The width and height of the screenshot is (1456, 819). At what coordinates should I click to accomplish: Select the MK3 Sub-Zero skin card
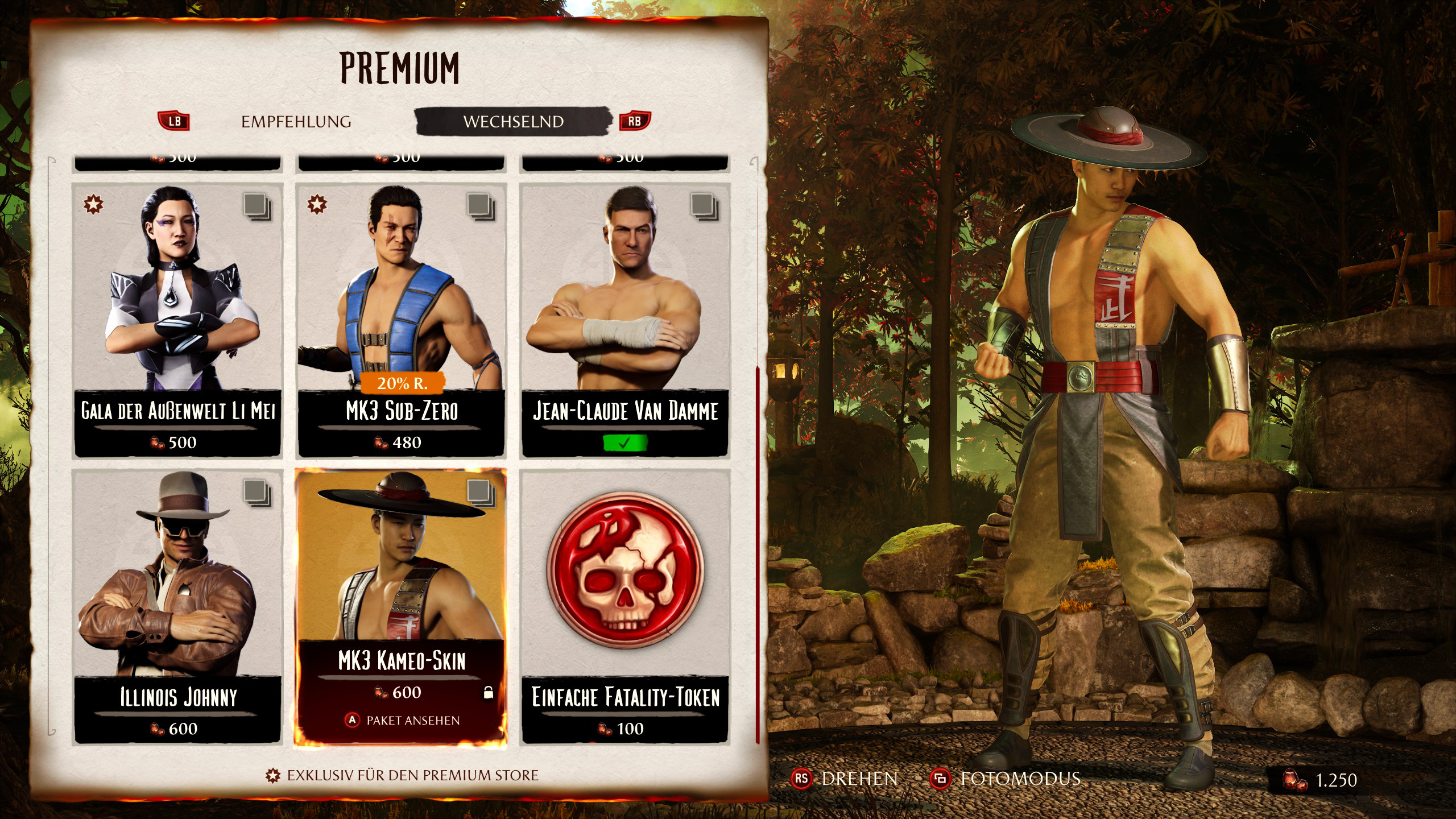[401, 320]
